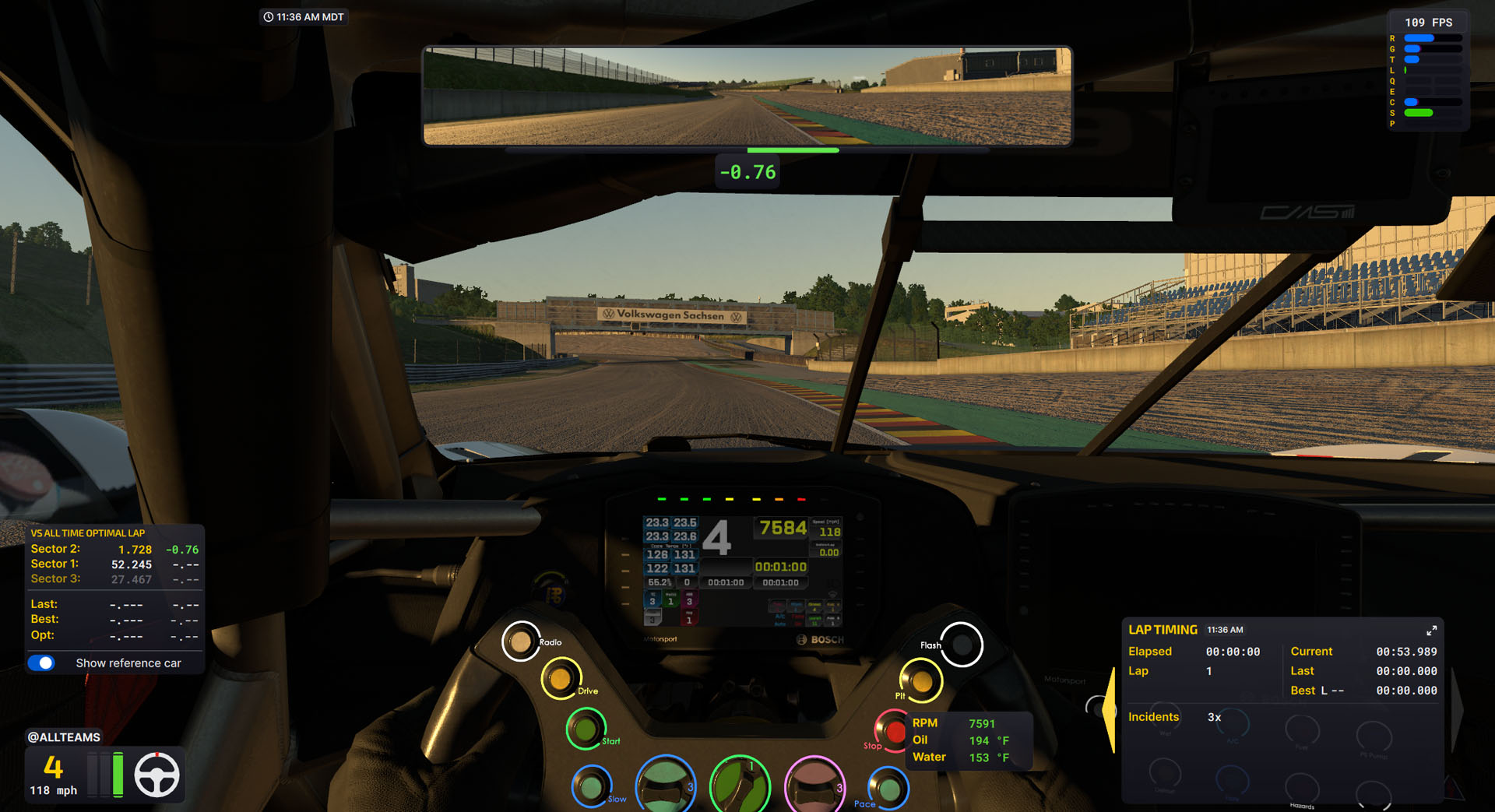Expand the Lap Timing panel

click(1431, 631)
